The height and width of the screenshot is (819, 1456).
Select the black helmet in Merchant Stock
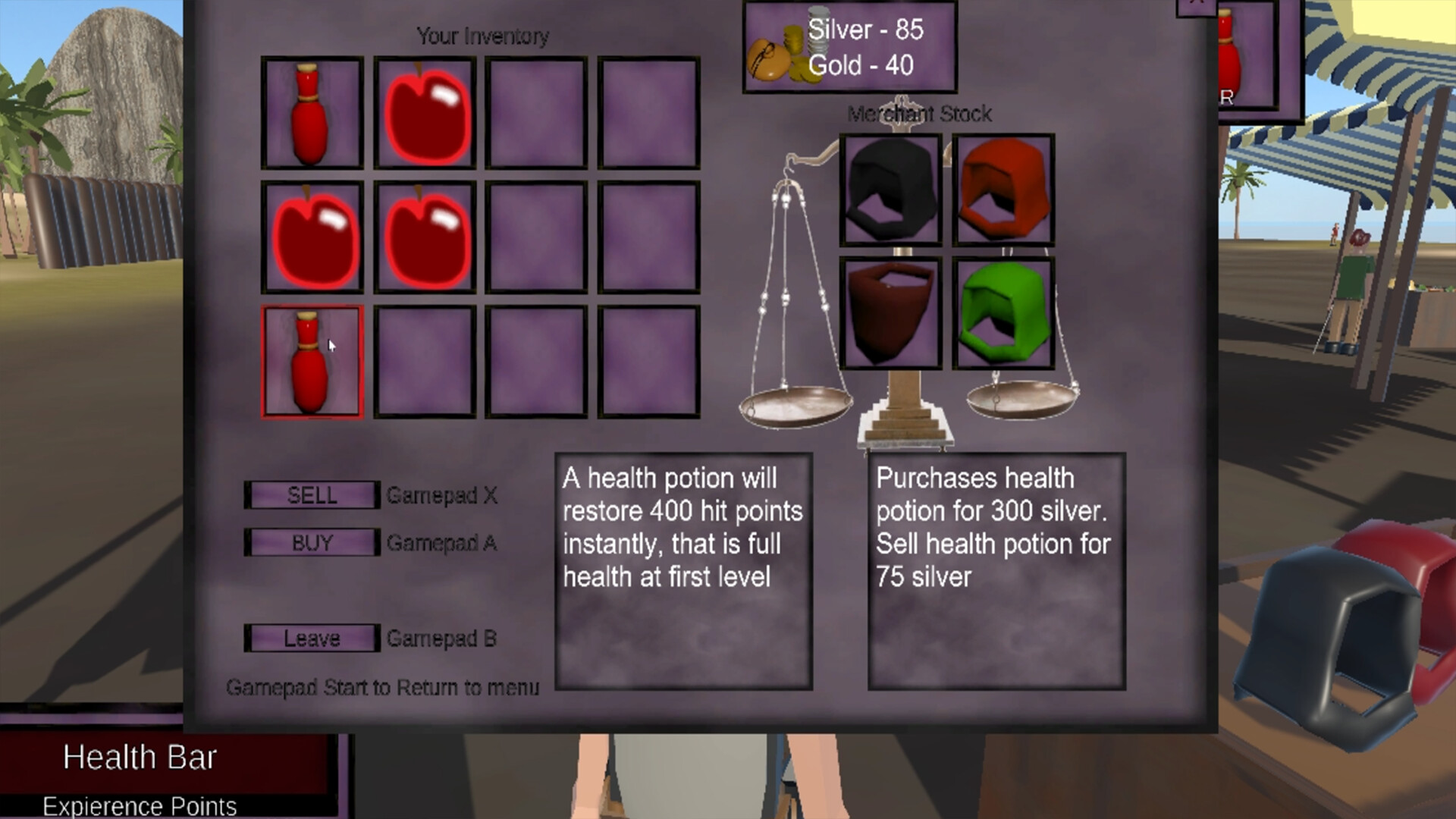[x=891, y=187]
